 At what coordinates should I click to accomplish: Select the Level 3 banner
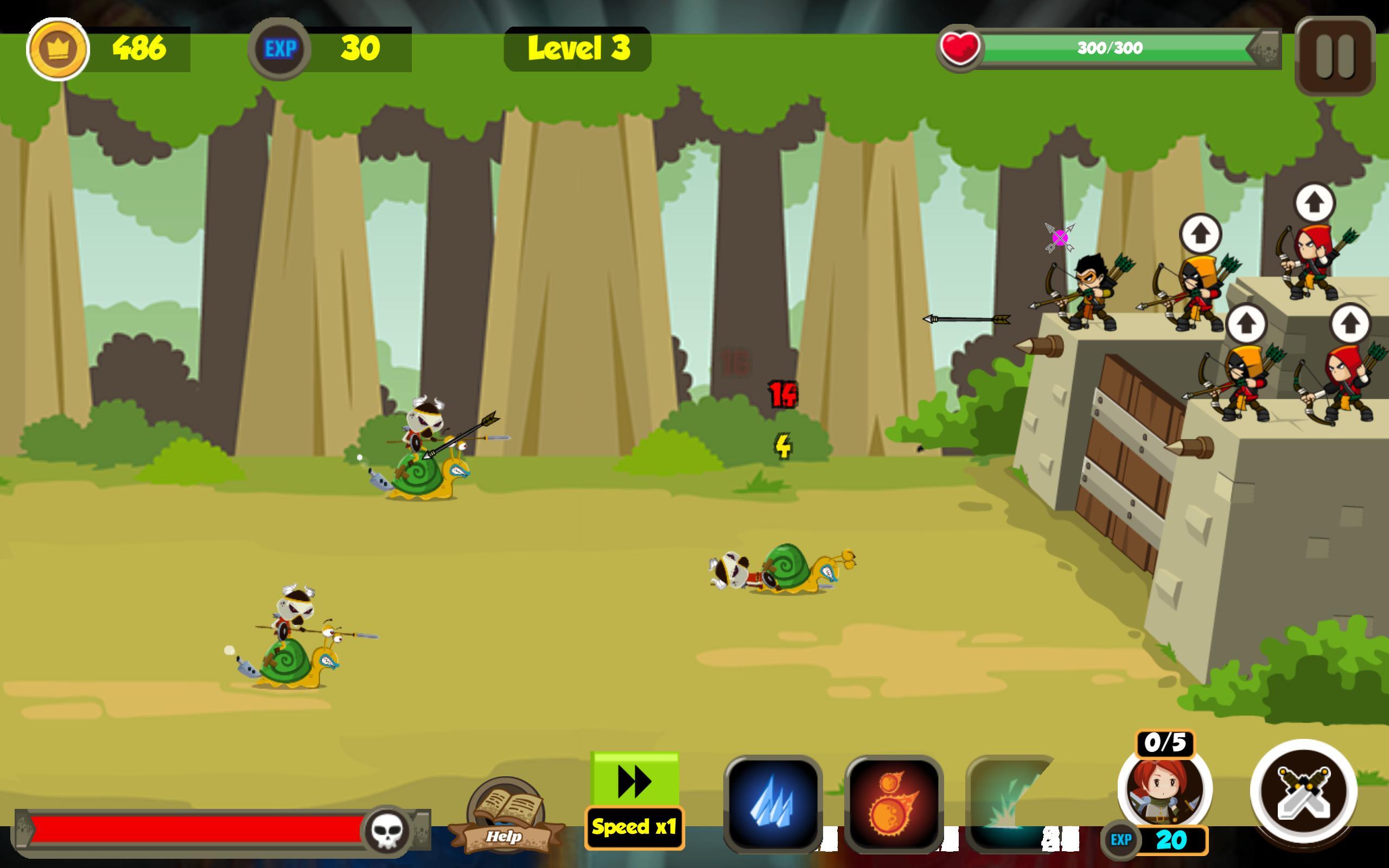[577, 50]
